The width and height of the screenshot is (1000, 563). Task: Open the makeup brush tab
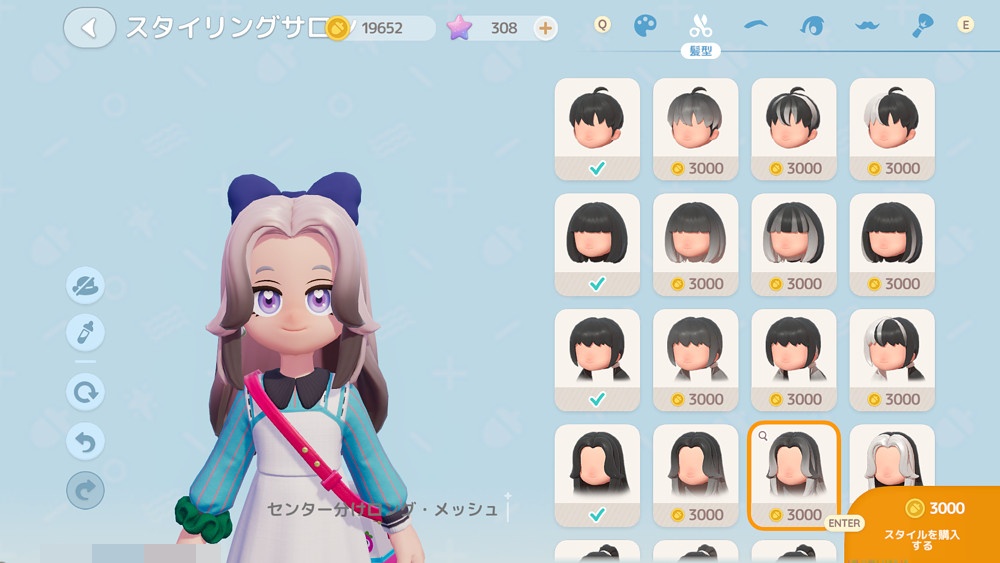[x=921, y=26]
